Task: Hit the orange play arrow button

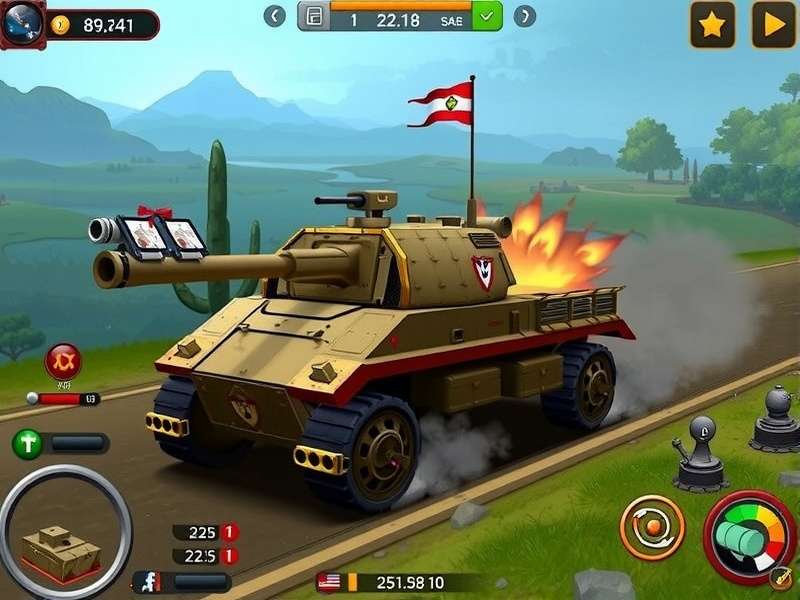Action: [x=772, y=25]
